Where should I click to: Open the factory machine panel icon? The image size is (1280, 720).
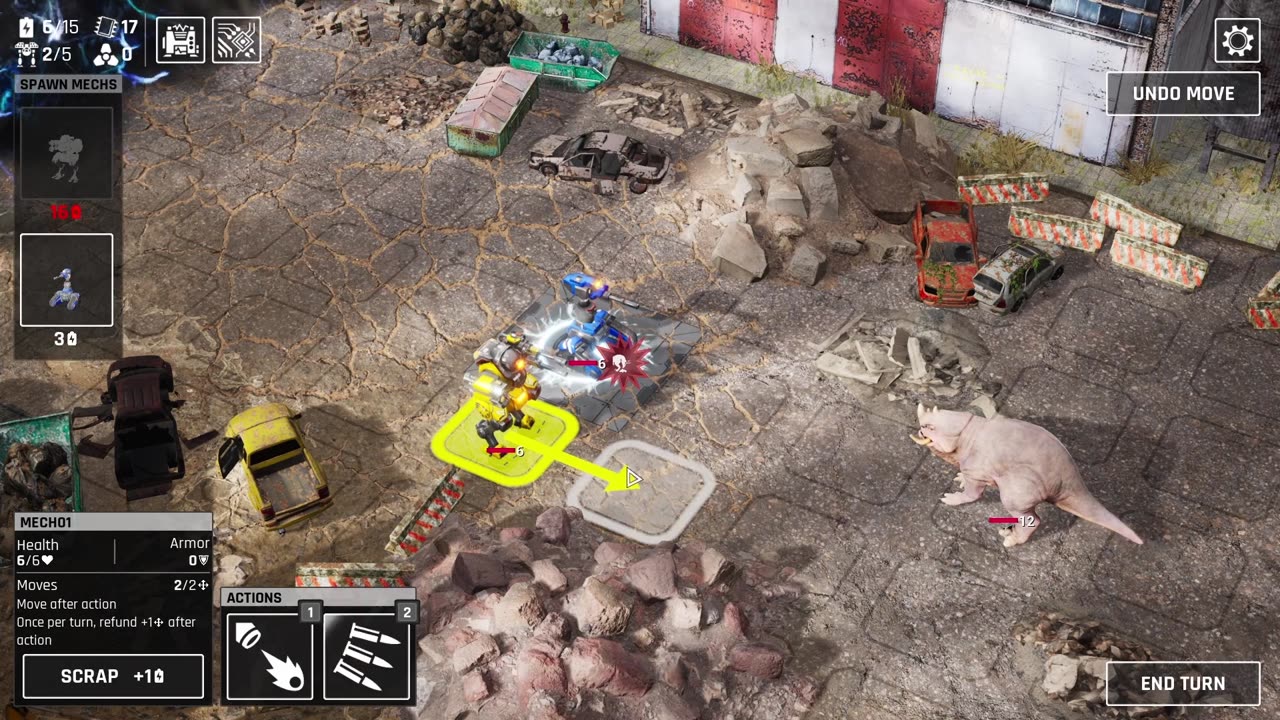pyautogui.click(x=181, y=40)
